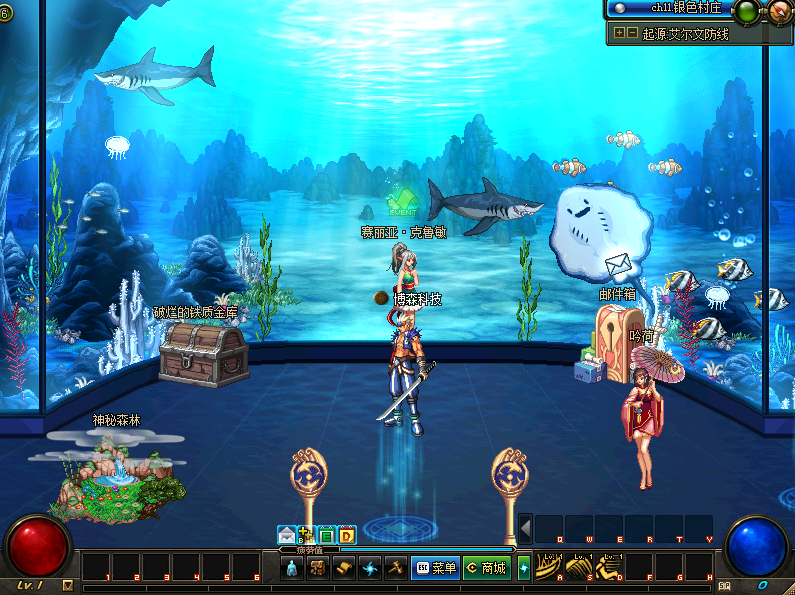Activate the skill in slot D
Screen dimensions: 795x595
[x=608, y=567]
